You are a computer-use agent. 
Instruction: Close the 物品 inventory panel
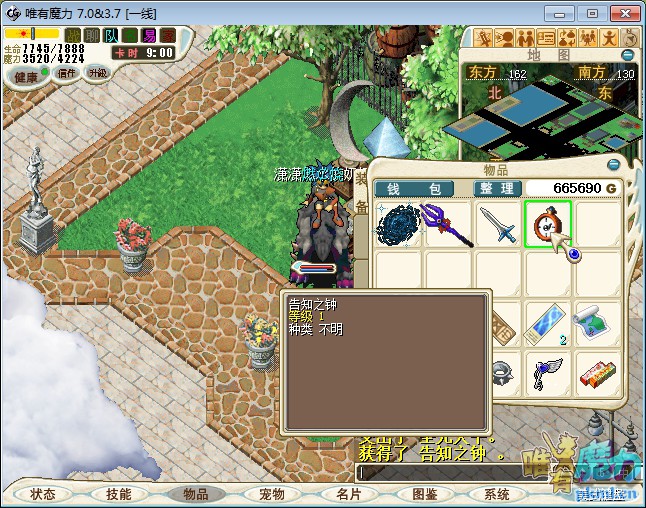coord(628,165)
